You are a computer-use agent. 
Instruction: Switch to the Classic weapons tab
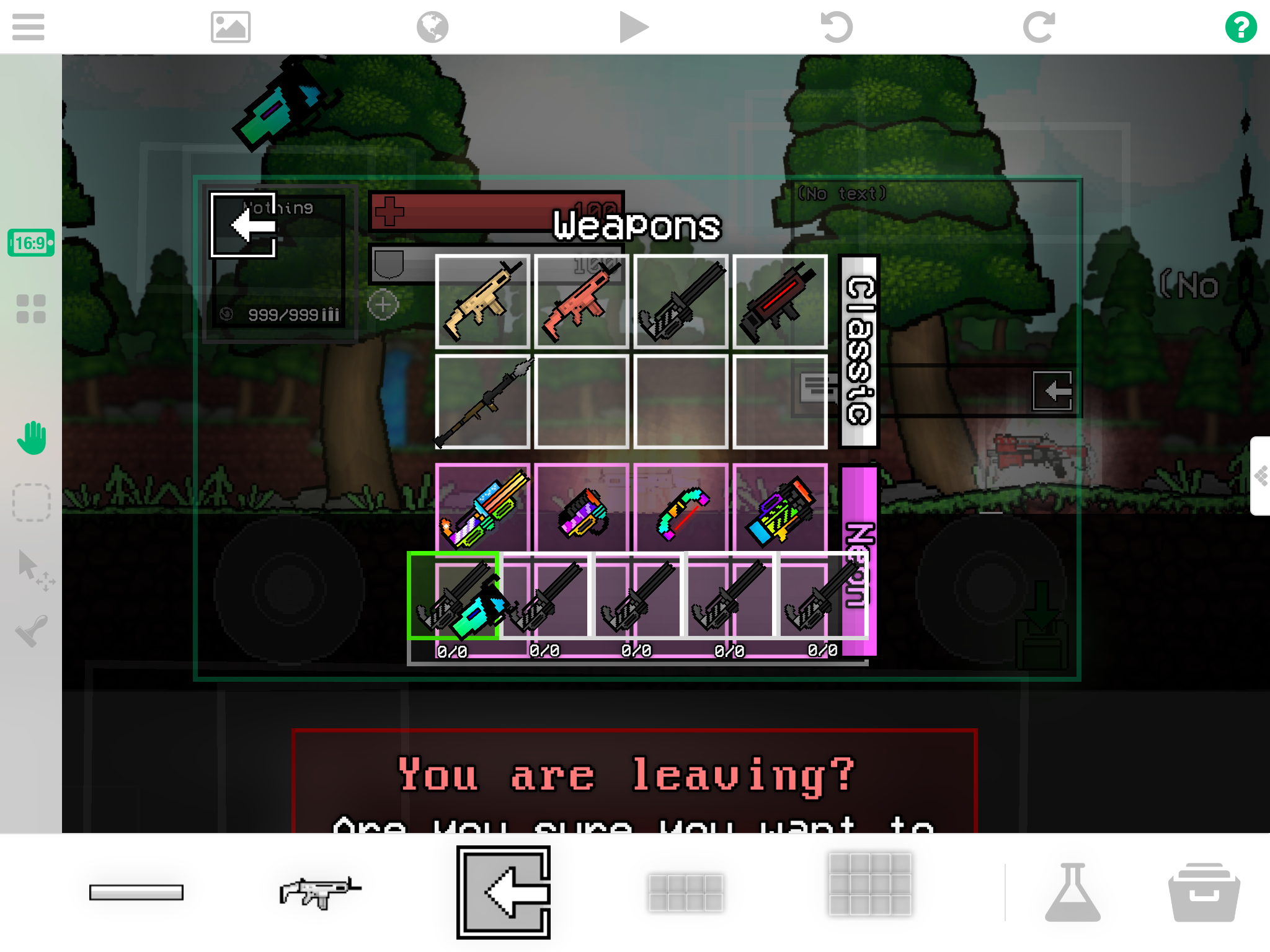tap(859, 351)
